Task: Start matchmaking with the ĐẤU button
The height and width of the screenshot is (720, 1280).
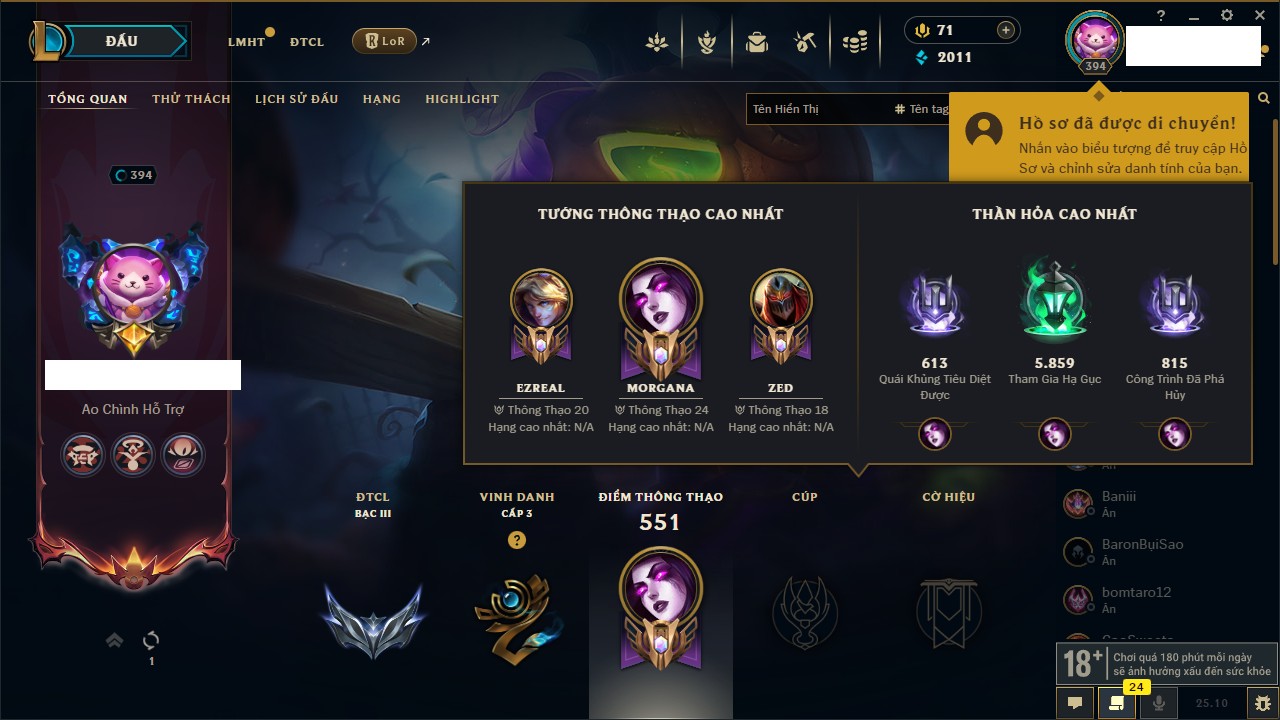Action: click(122, 41)
